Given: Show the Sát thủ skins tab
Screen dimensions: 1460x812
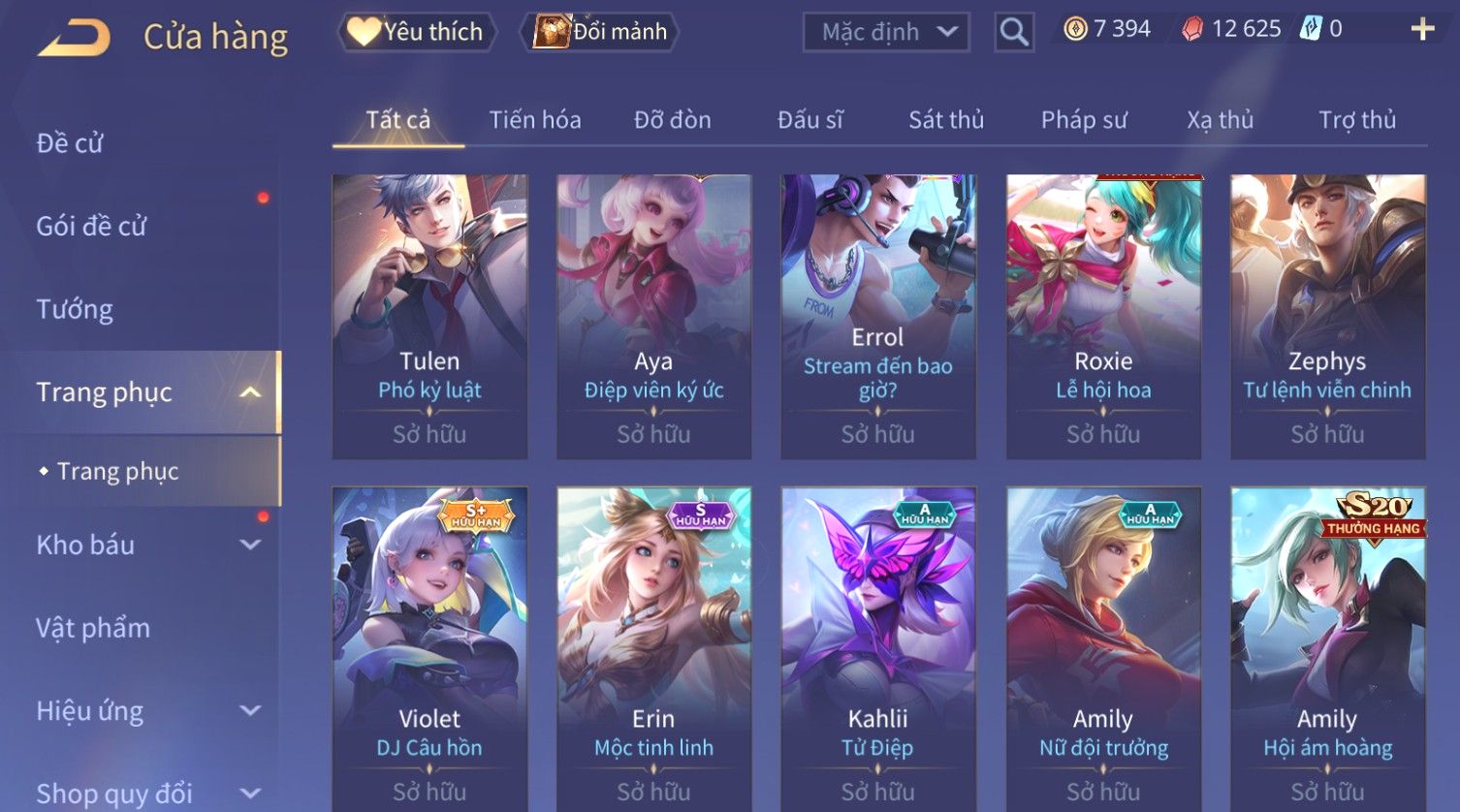Looking at the screenshot, I should [945, 120].
